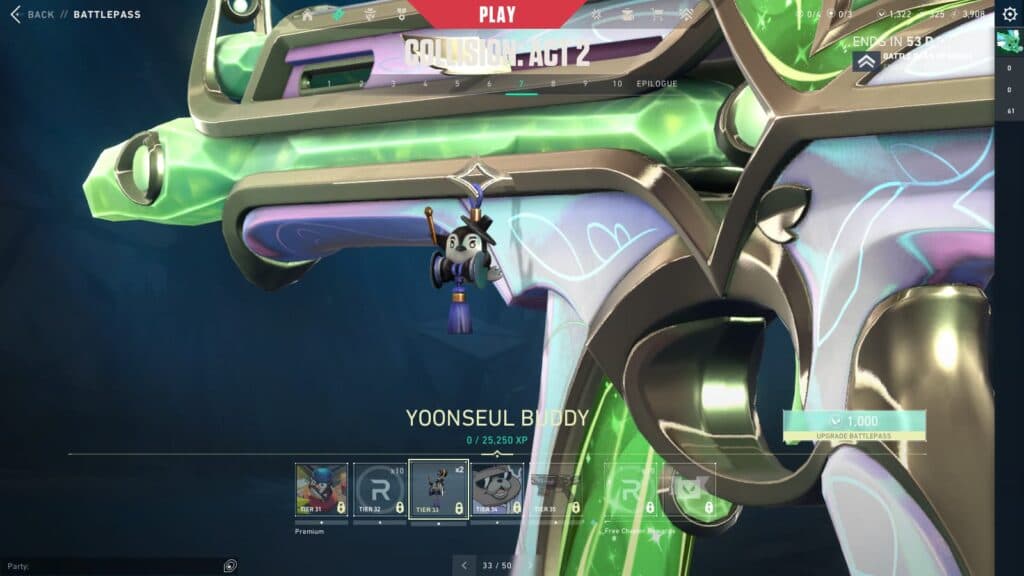
Task: Select the Tier 31 reward tile
Action: pyautogui.click(x=322, y=489)
